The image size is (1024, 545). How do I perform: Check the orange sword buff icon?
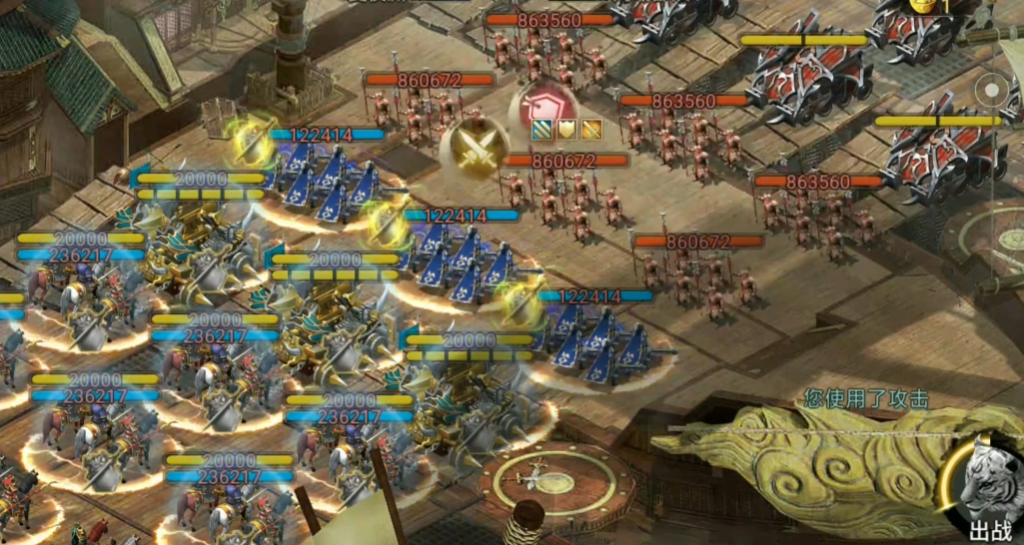591,129
